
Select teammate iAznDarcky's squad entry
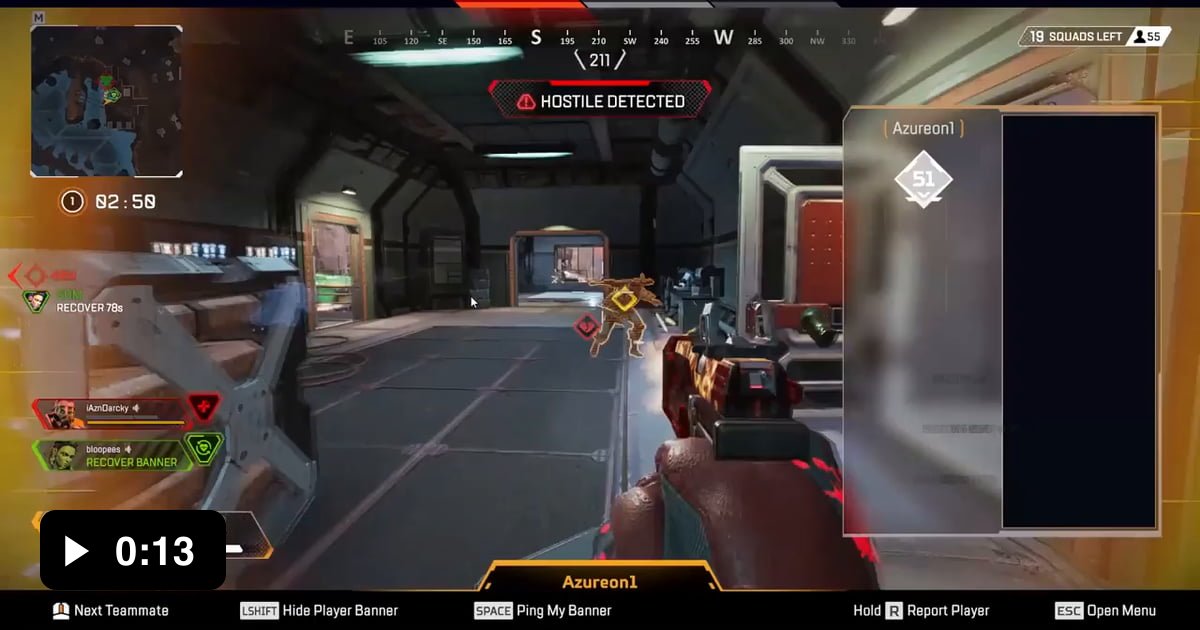pos(110,410)
